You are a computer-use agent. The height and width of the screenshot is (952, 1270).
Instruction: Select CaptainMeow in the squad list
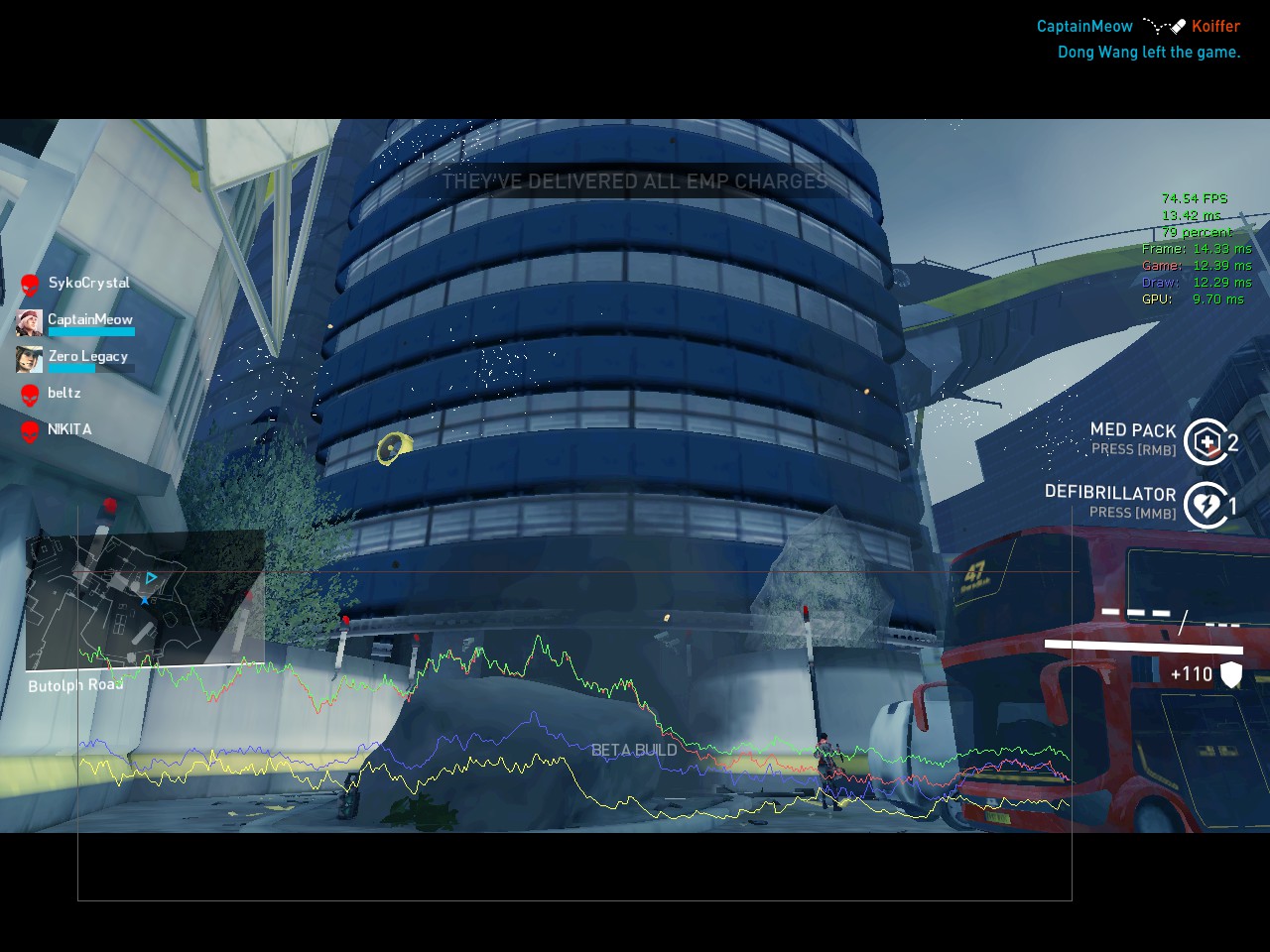(89, 320)
